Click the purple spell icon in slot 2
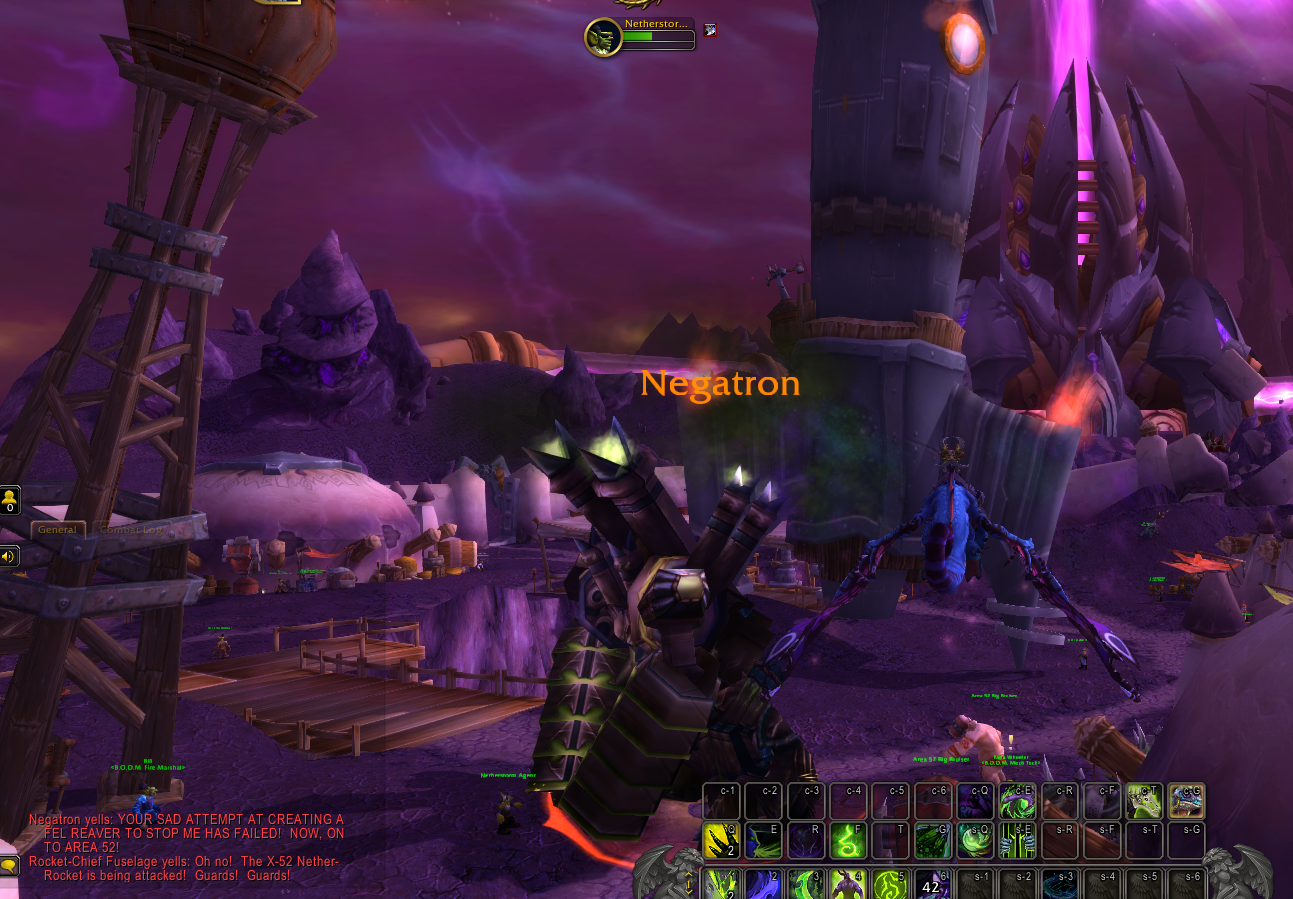 coord(763,887)
